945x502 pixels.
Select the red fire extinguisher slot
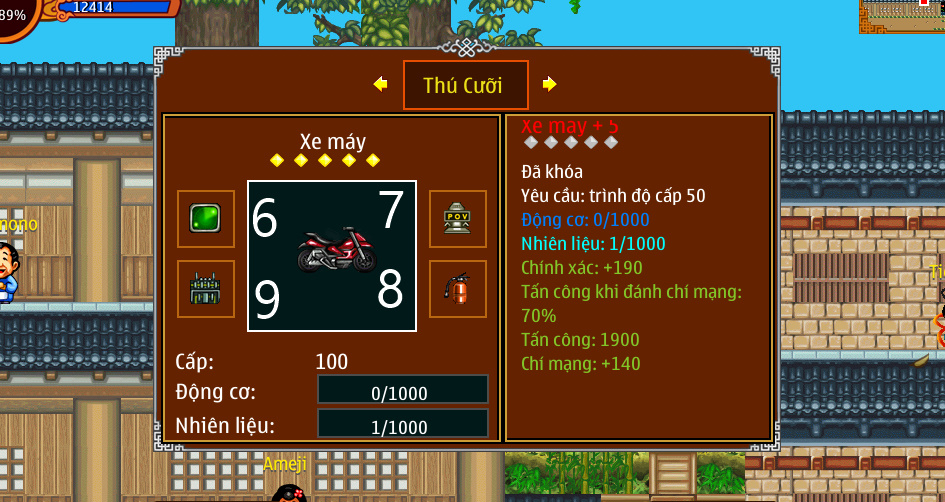(x=457, y=289)
